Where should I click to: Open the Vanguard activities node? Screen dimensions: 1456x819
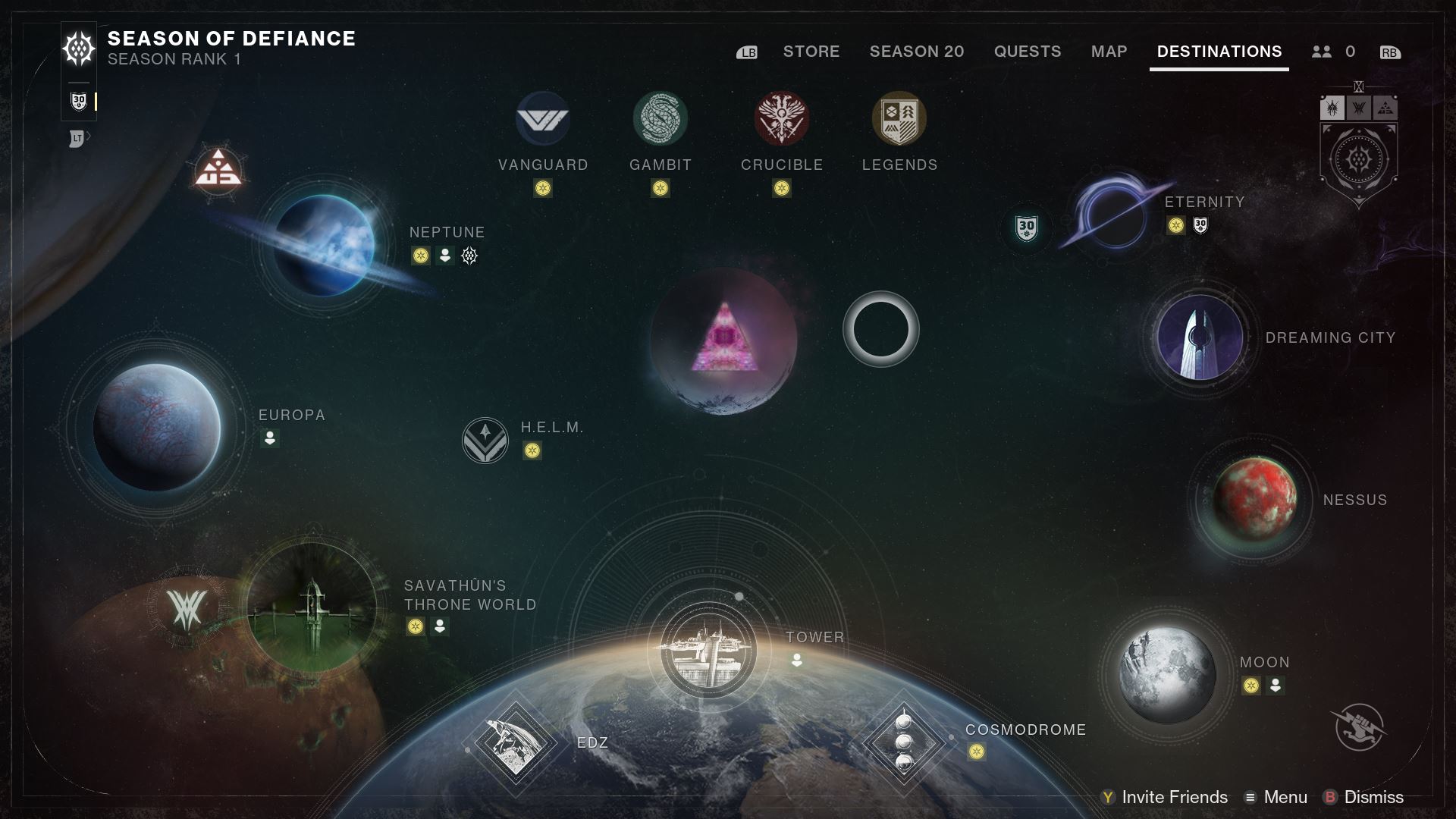click(542, 119)
